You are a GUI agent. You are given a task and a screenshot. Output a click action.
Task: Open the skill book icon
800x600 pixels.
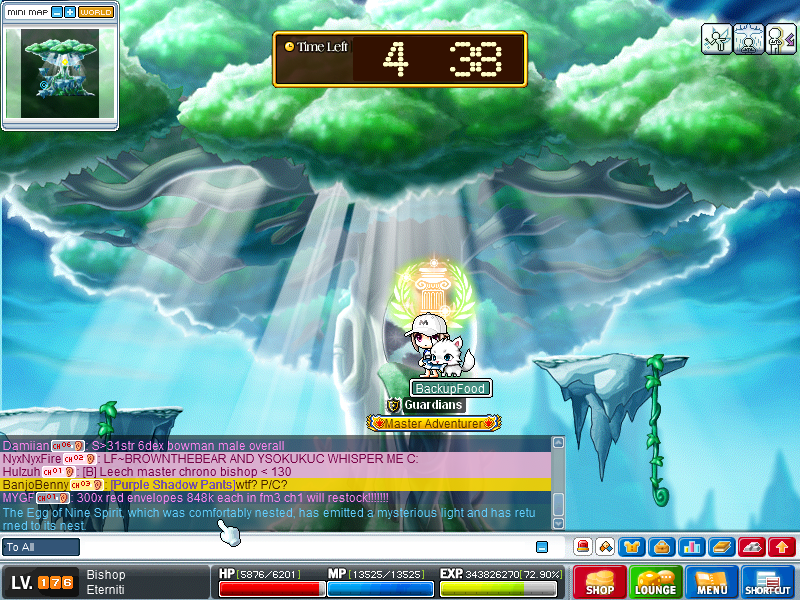click(721, 547)
